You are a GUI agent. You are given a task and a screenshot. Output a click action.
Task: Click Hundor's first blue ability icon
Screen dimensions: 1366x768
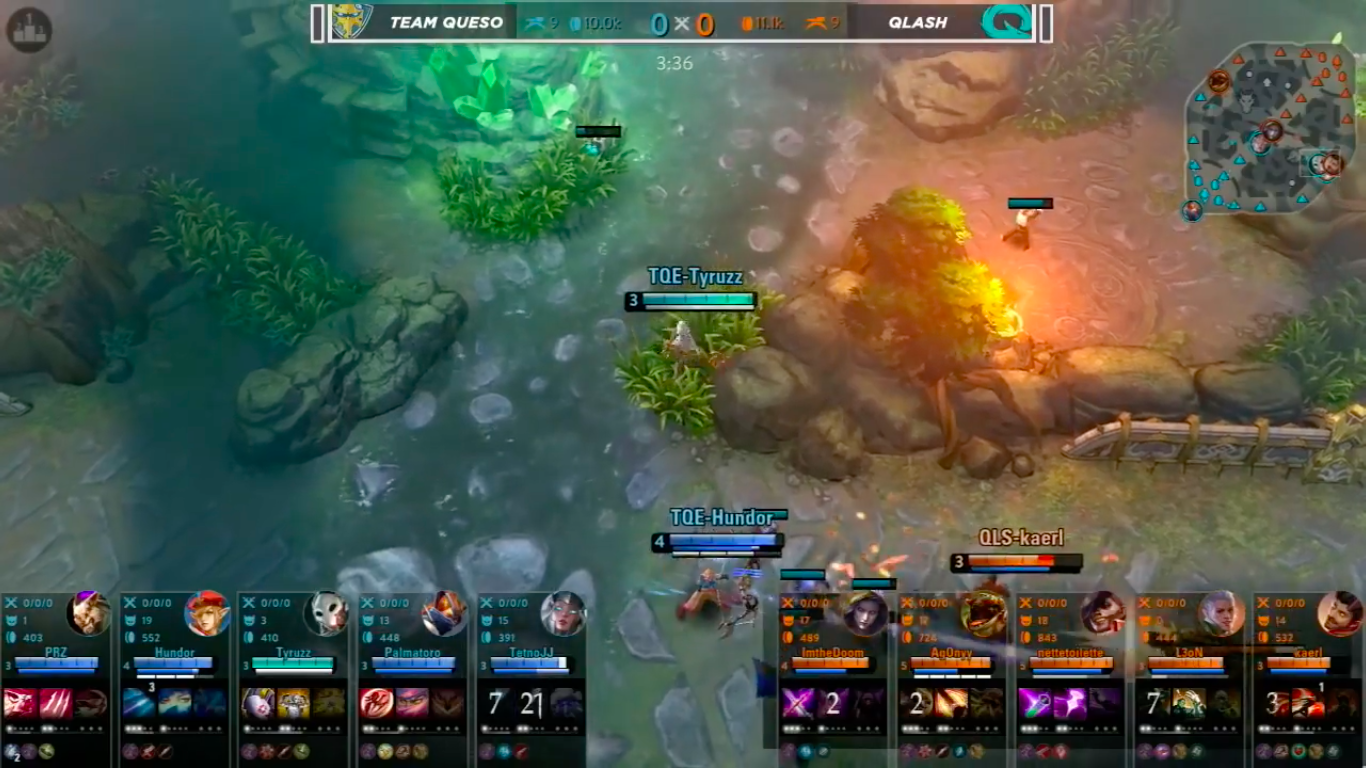click(139, 703)
